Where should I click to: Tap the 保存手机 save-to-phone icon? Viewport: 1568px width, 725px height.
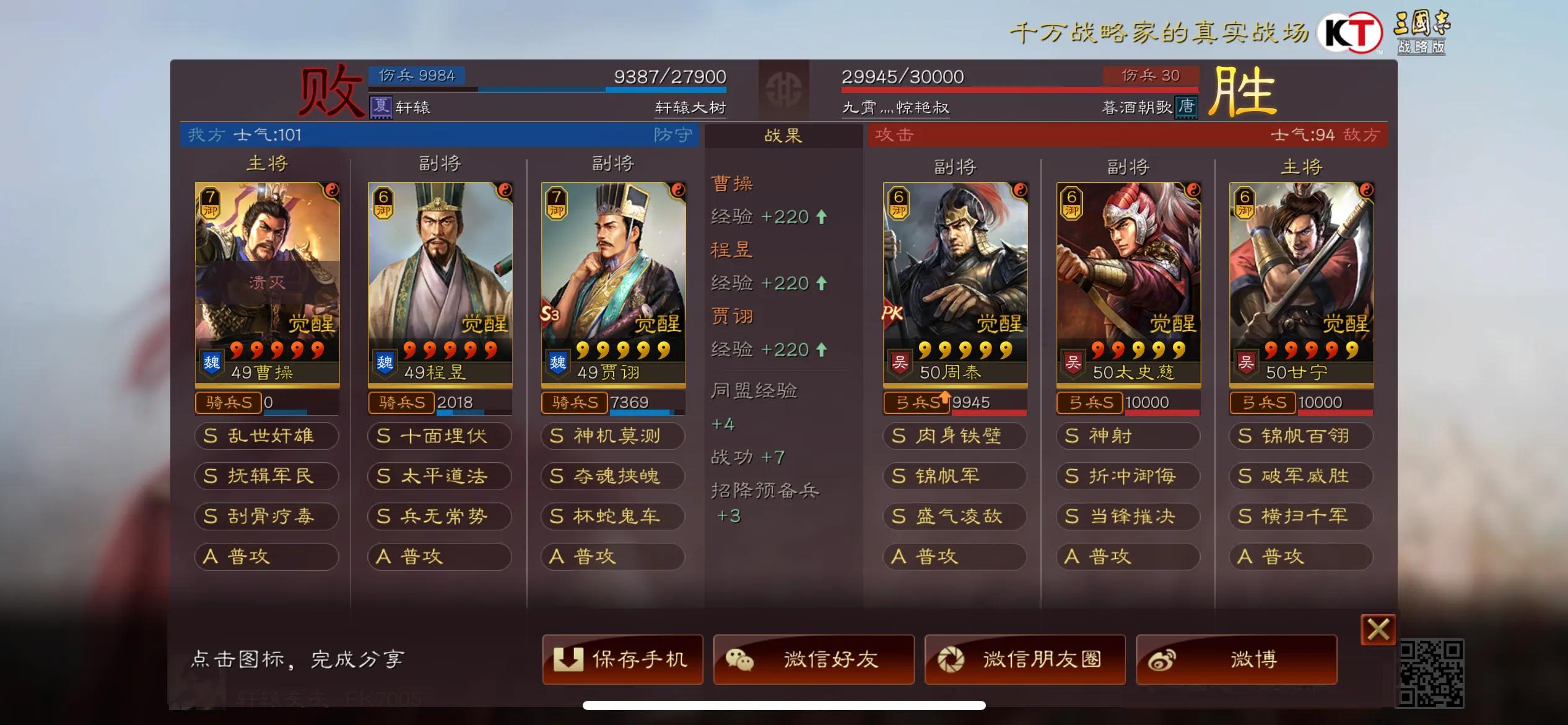569,659
